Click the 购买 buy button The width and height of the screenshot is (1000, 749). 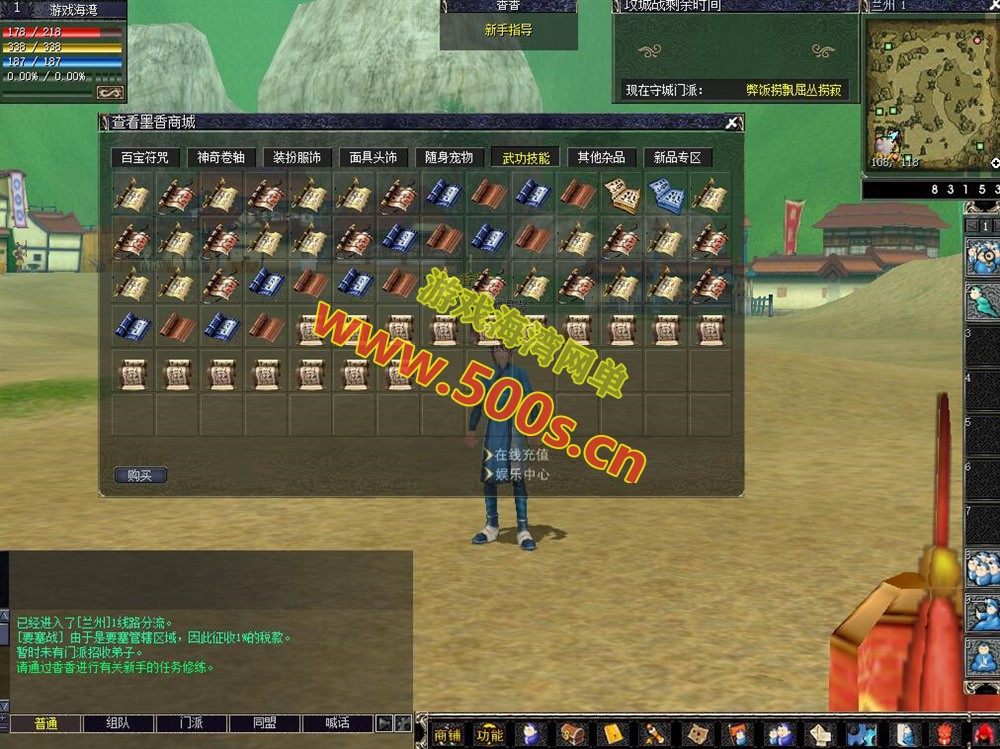coord(140,475)
